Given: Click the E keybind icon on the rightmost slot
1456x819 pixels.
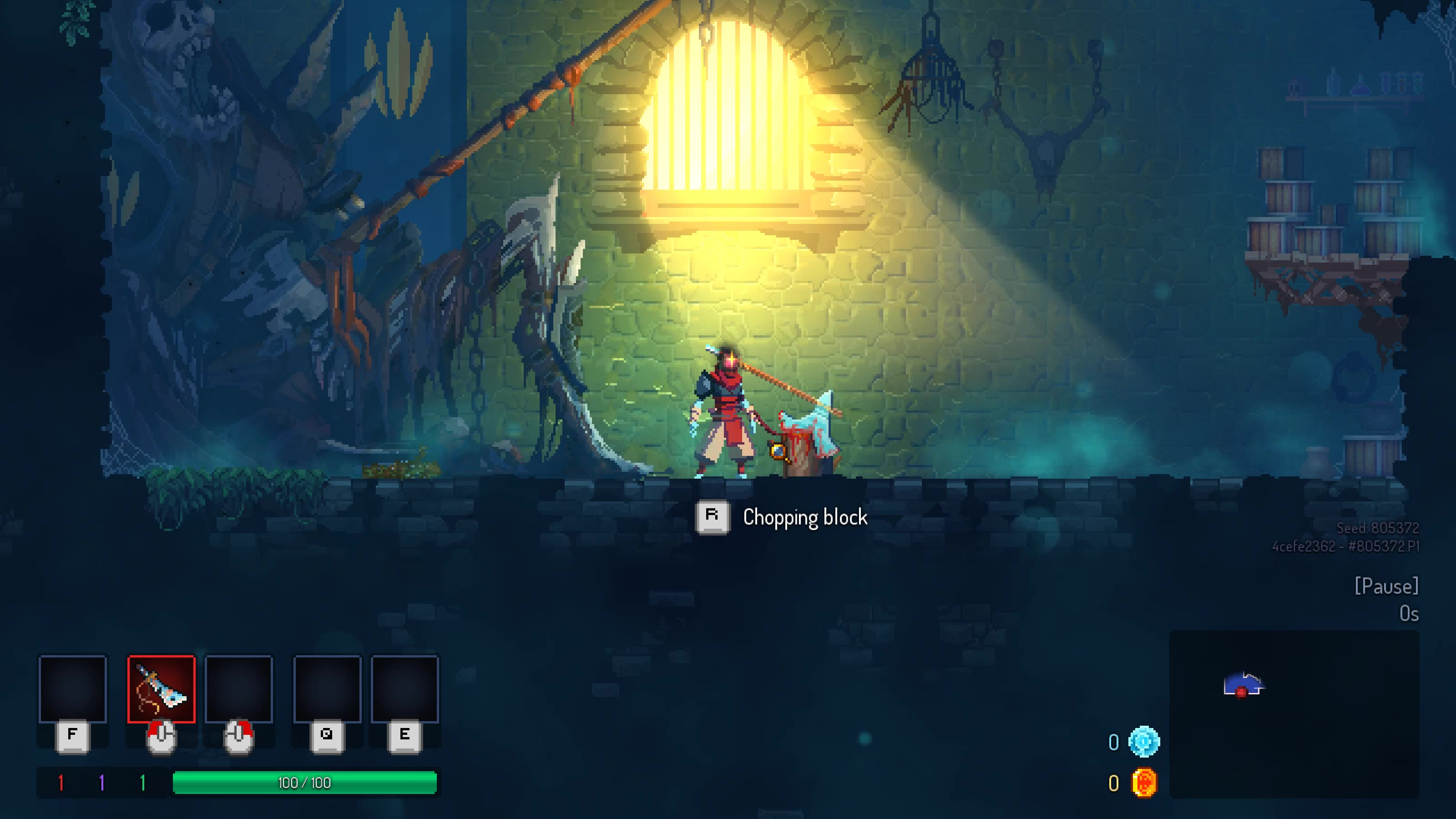Looking at the screenshot, I should click(404, 736).
